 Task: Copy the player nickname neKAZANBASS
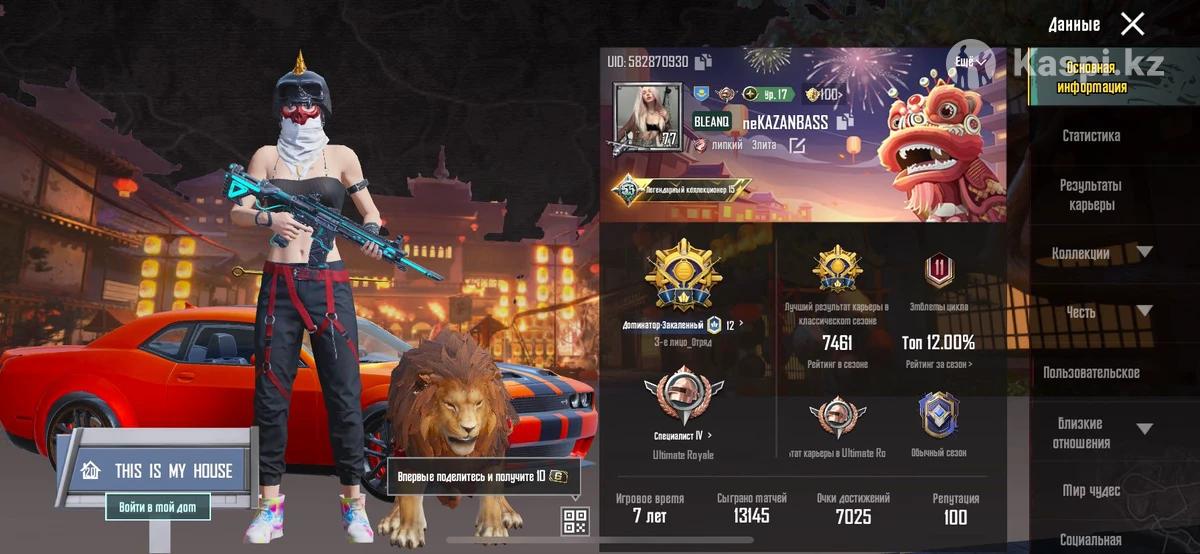click(845, 122)
